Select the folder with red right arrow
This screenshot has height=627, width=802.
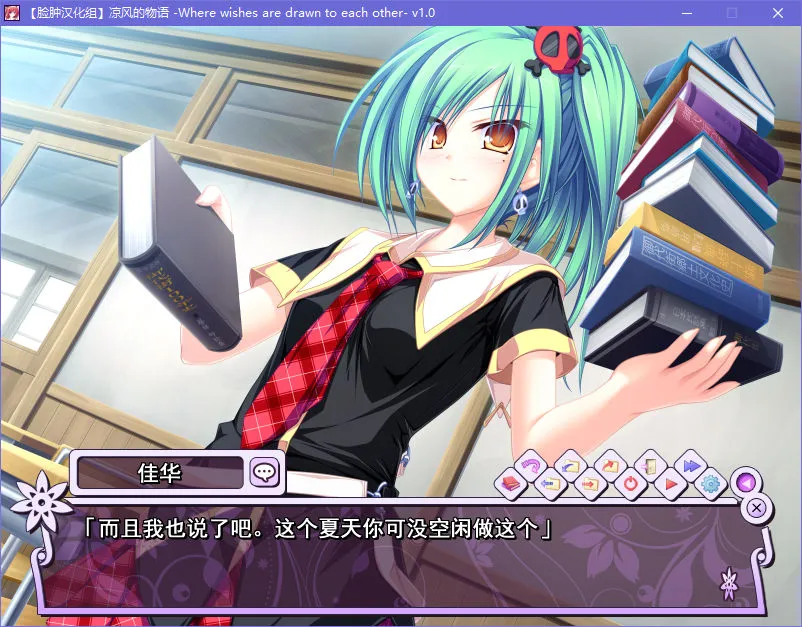pyautogui.click(x=590, y=484)
